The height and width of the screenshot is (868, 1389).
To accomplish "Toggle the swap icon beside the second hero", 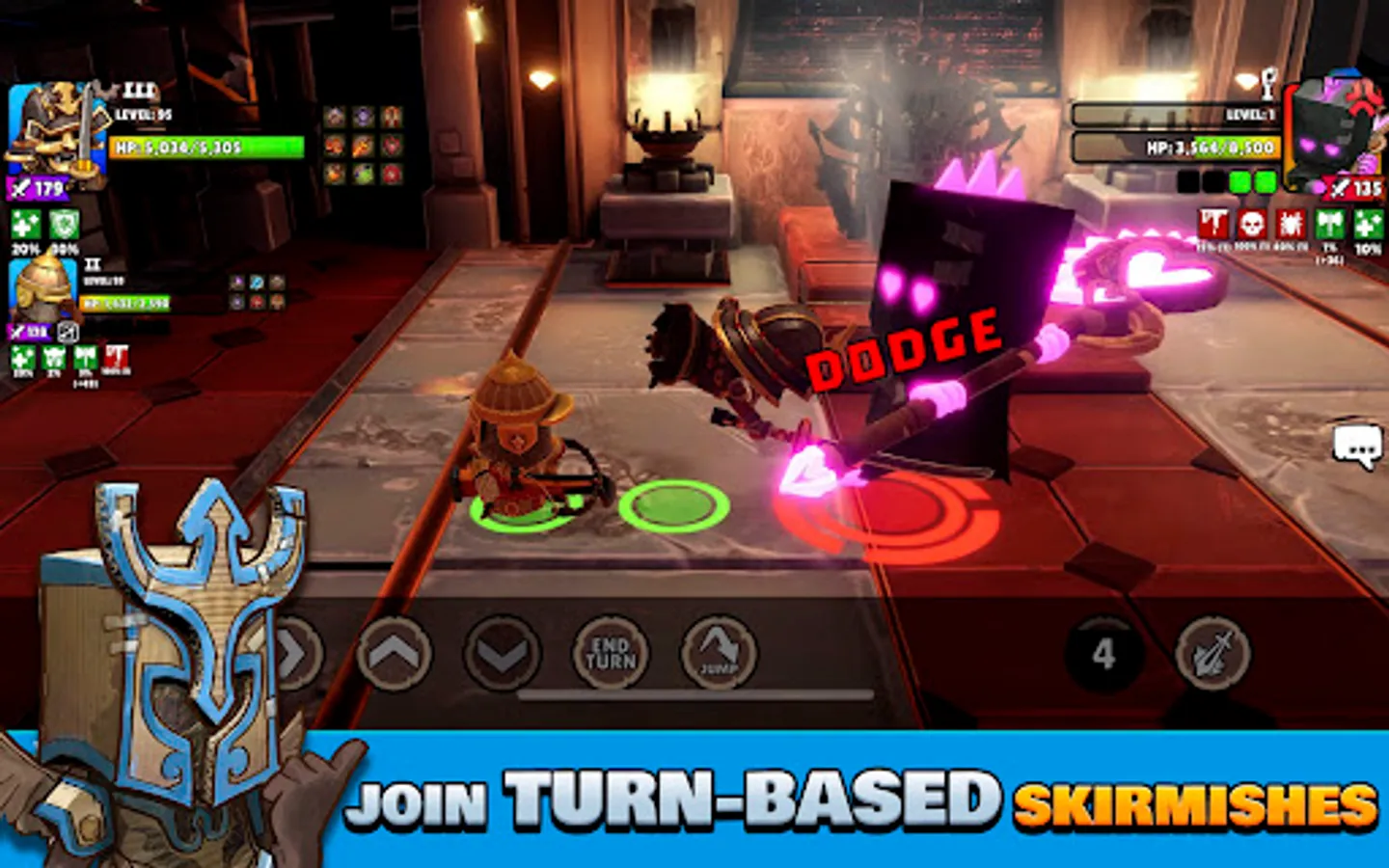I will [x=68, y=333].
